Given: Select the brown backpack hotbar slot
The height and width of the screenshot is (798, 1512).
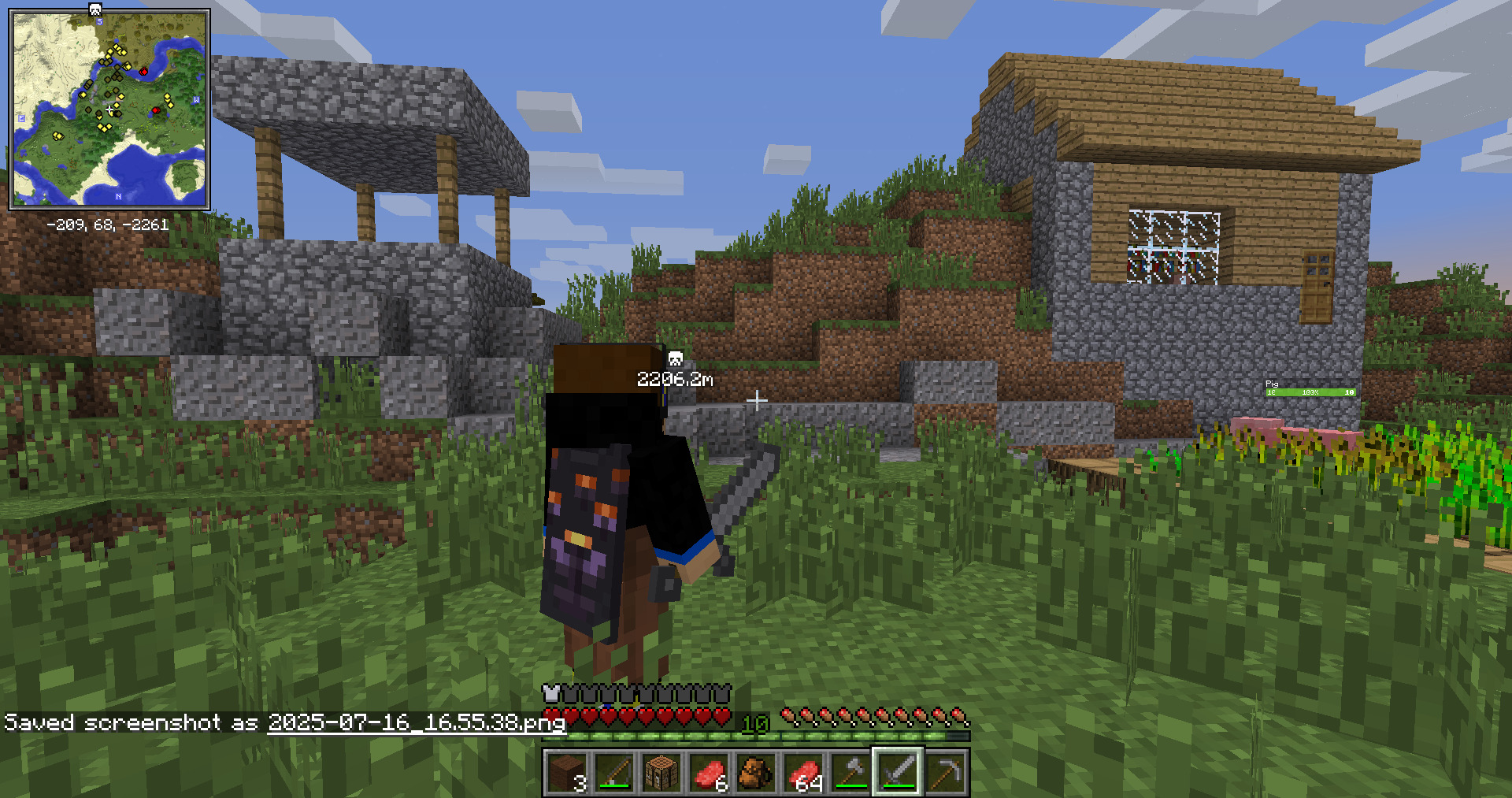Looking at the screenshot, I should (x=756, y=772).
